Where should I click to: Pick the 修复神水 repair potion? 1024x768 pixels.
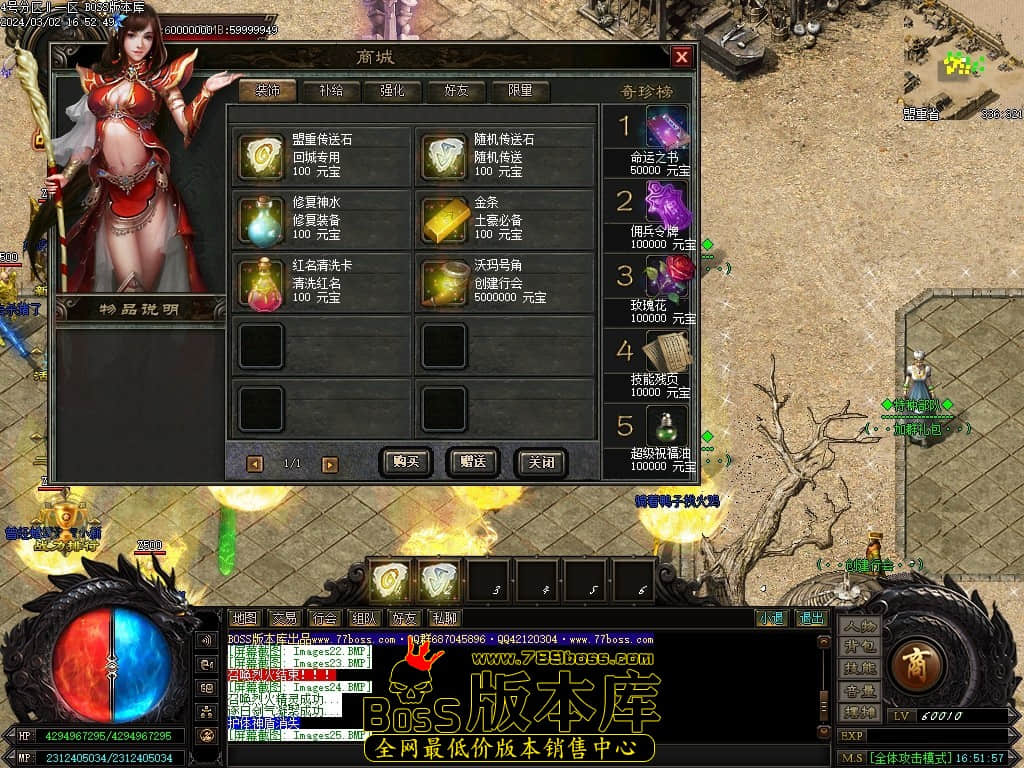261,219
